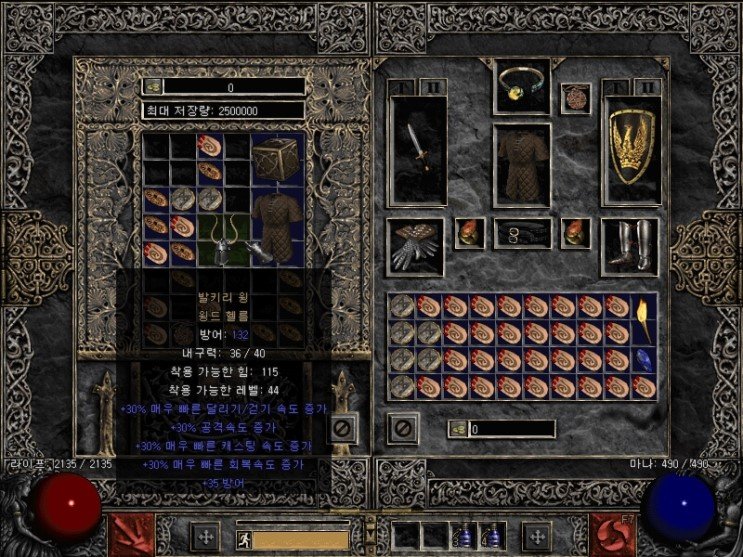Pick up the torch charm in inventory
Screen dimensions: 743x557
643,317
